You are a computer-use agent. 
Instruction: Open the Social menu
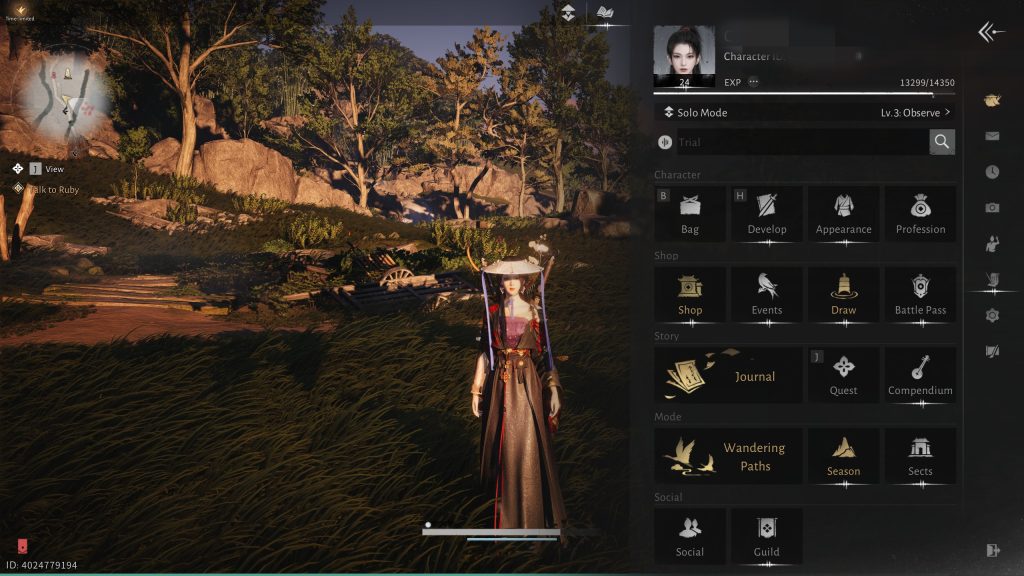point(690,536)
